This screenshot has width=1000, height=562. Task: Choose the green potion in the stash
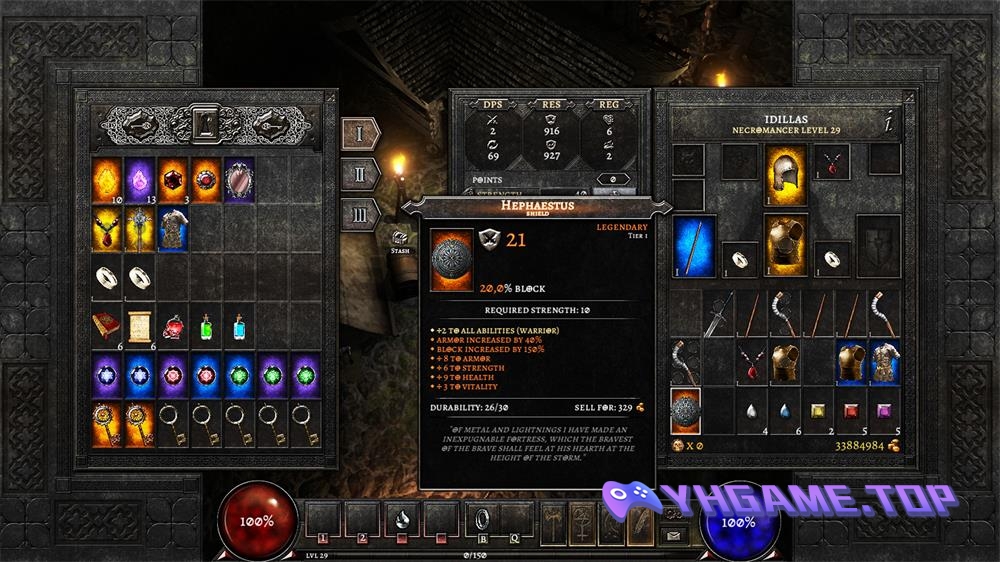[x=206, y=327]
